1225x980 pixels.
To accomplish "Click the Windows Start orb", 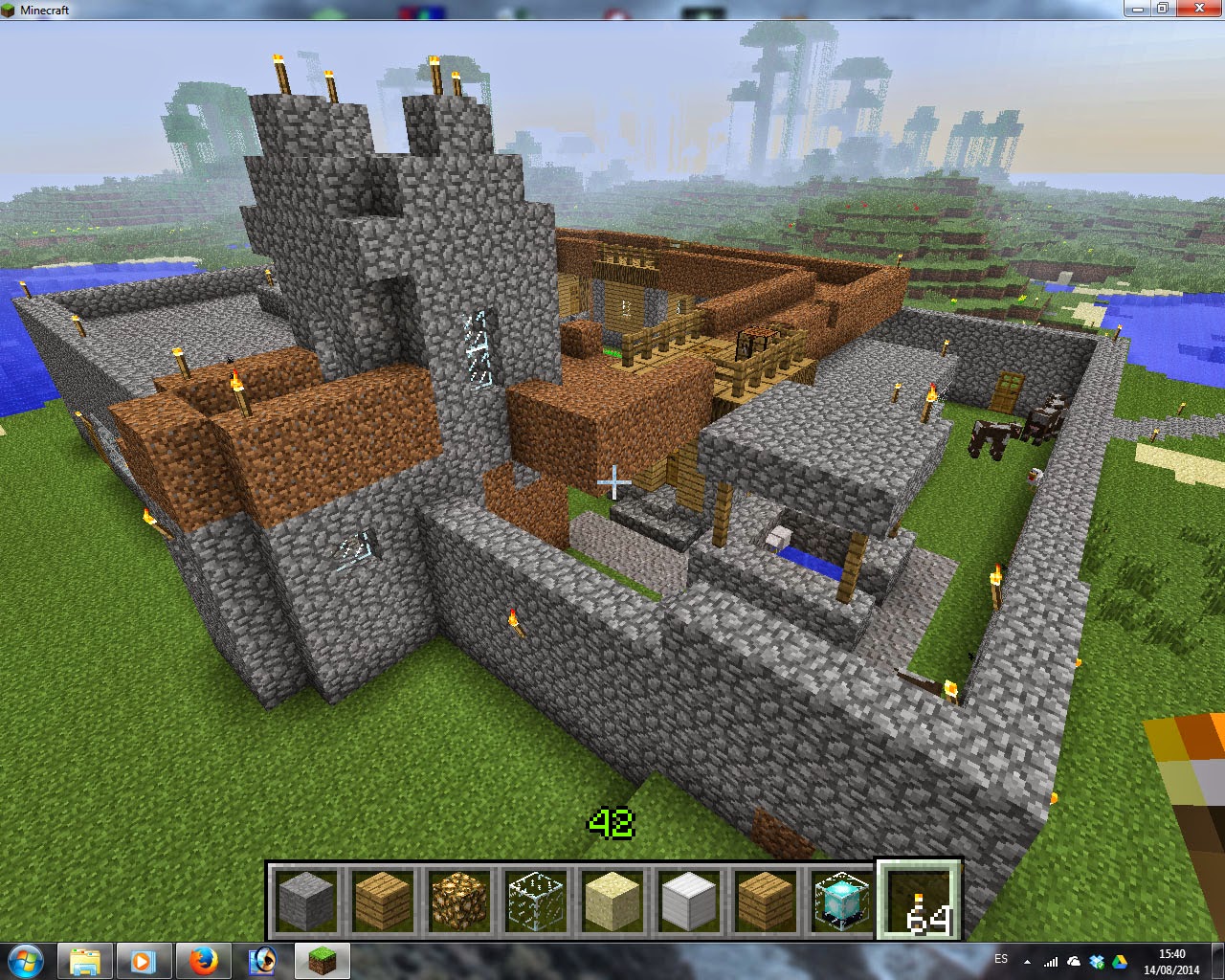I will [x=23, y=961].
